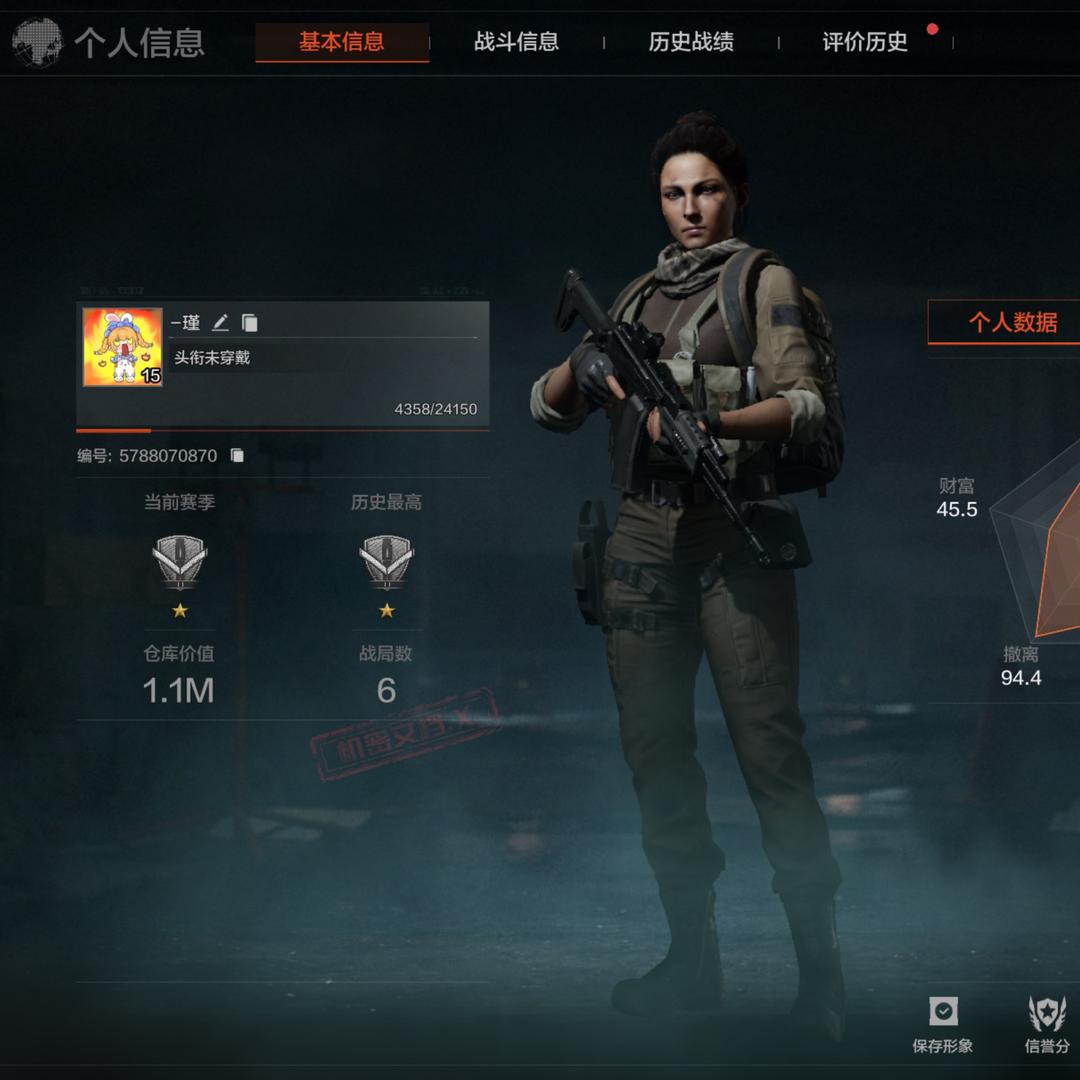Copy the player ID number 5788070870
Screen dimensions: 1080x1080
[x=237, y=456]
